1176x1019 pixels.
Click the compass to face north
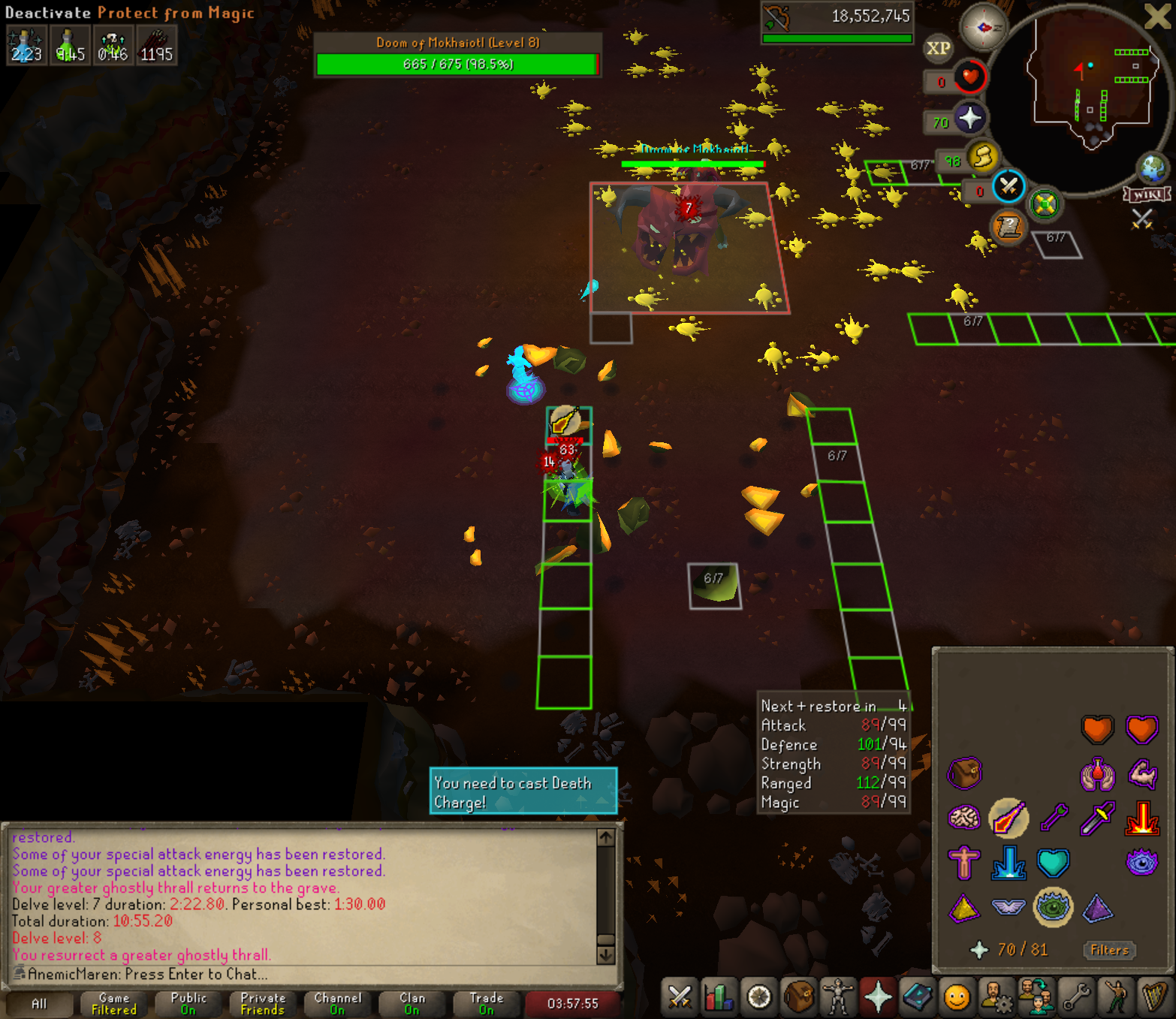984,28
